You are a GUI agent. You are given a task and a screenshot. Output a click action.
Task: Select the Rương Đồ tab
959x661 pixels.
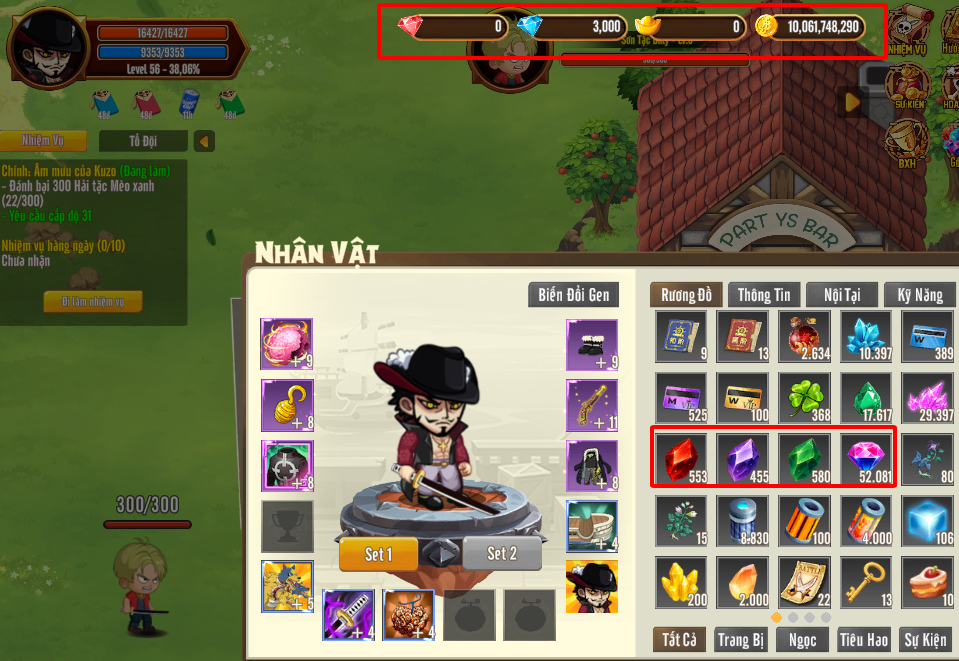pos(686,295)
